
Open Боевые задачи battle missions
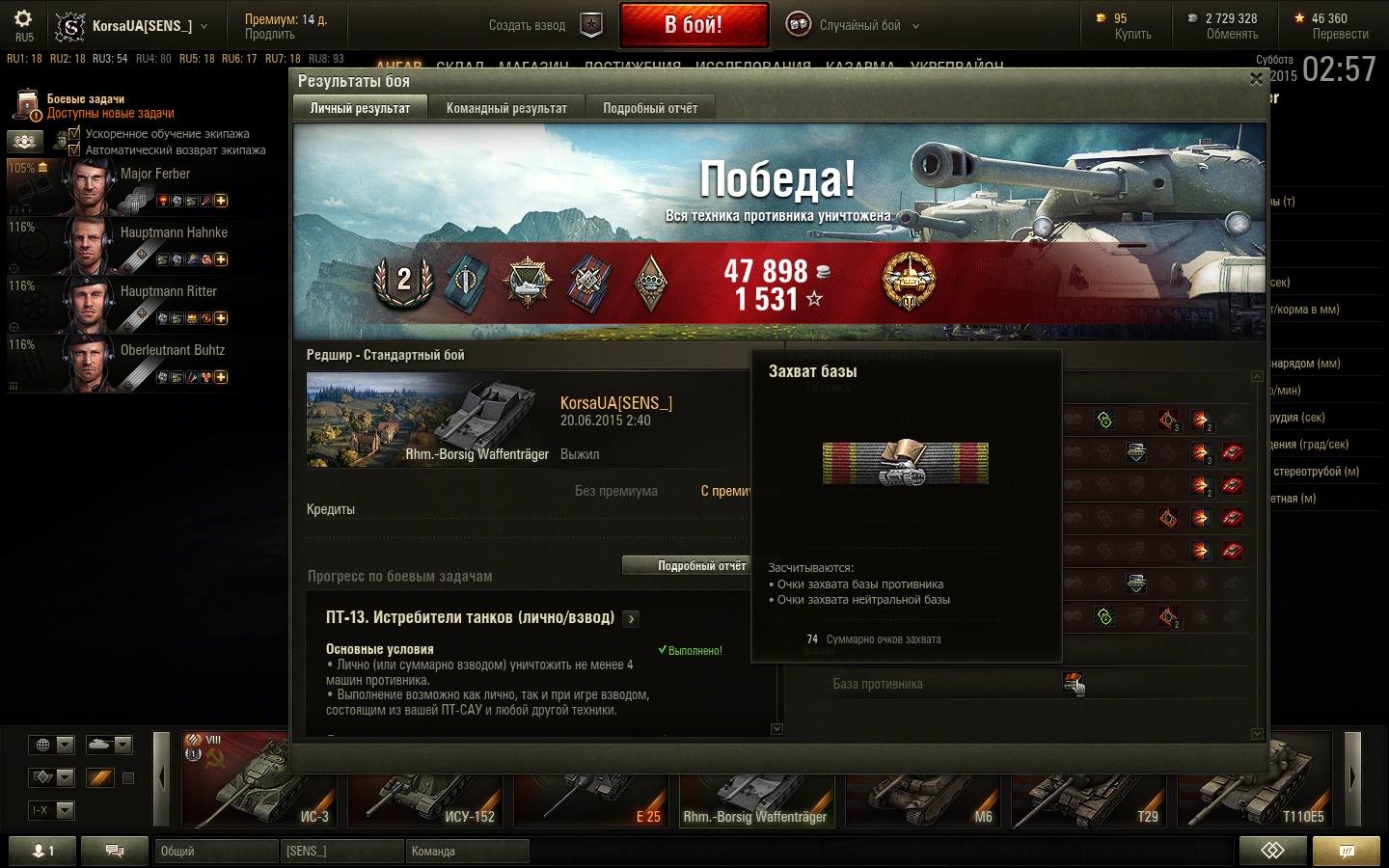coord(86,98)
